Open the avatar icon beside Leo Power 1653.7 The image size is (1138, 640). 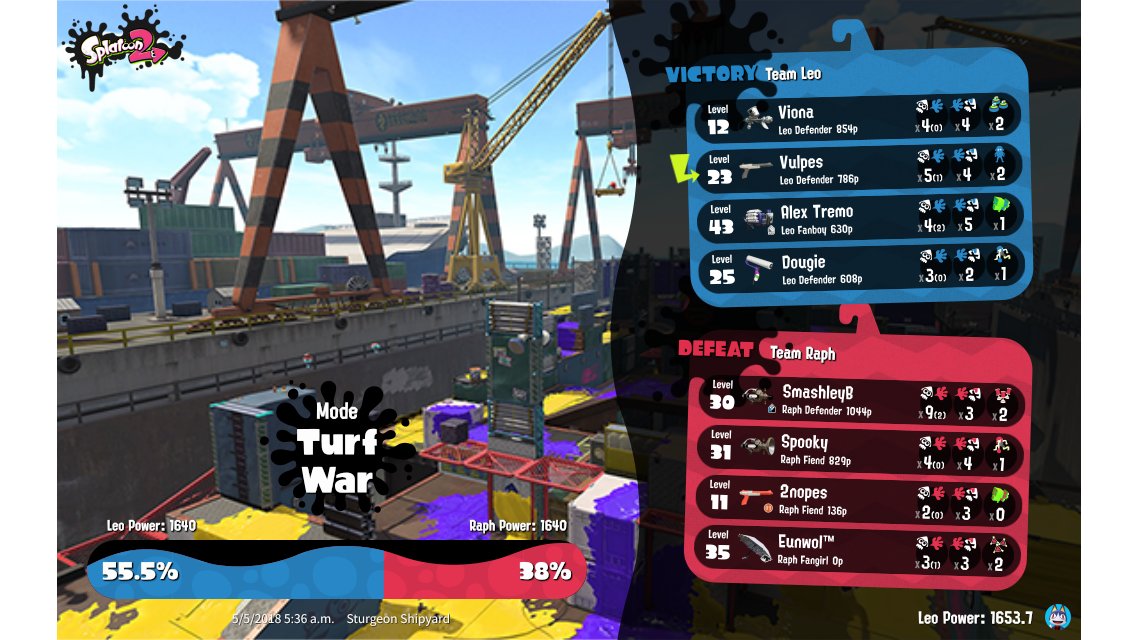tap(1057, 618)
